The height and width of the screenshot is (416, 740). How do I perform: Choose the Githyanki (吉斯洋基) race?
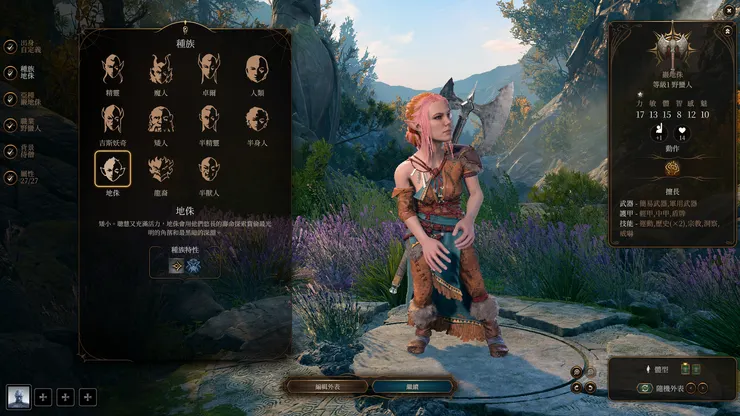[113, 119]
